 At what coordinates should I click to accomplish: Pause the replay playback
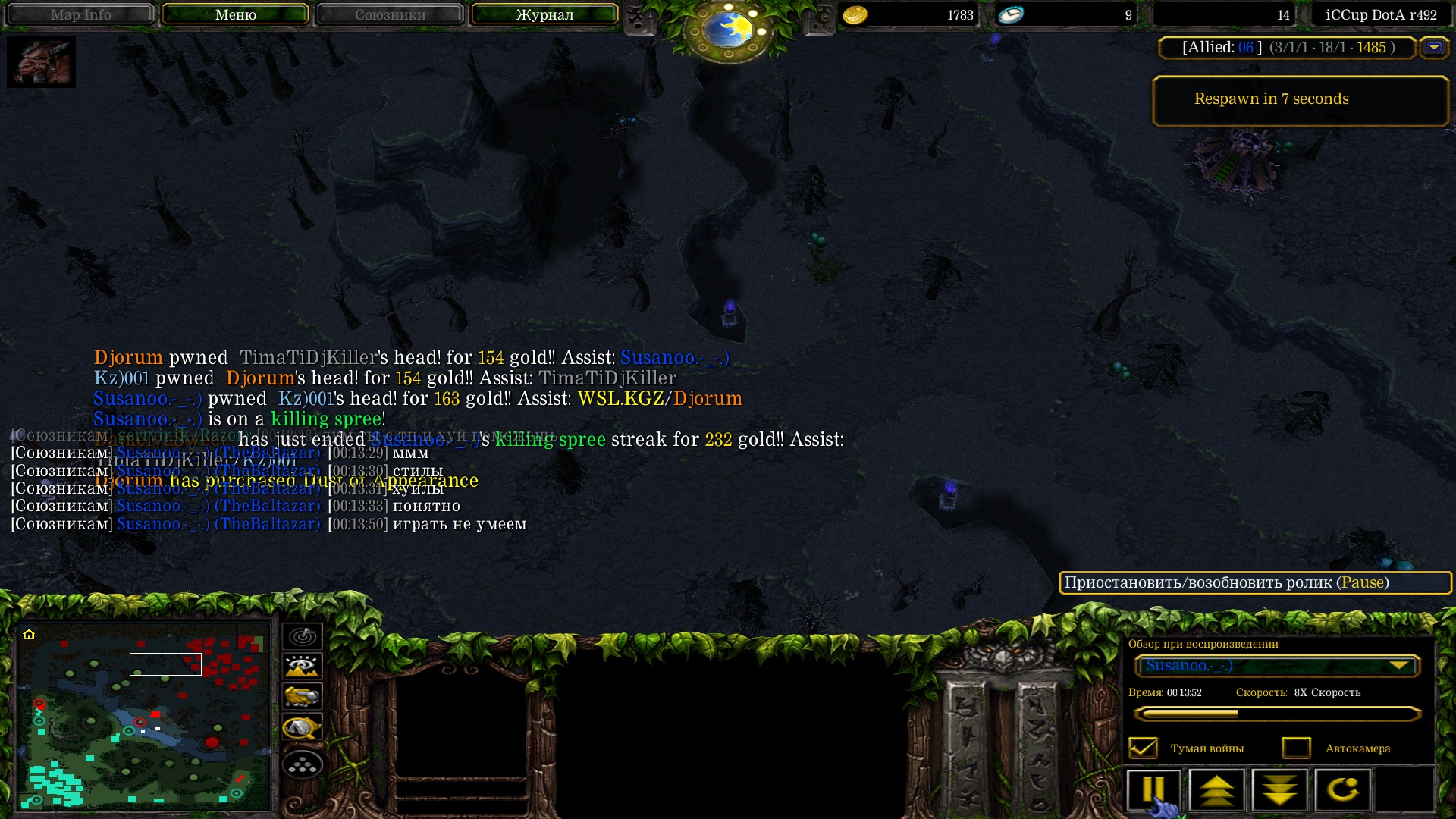click(x=1153, y=790)
